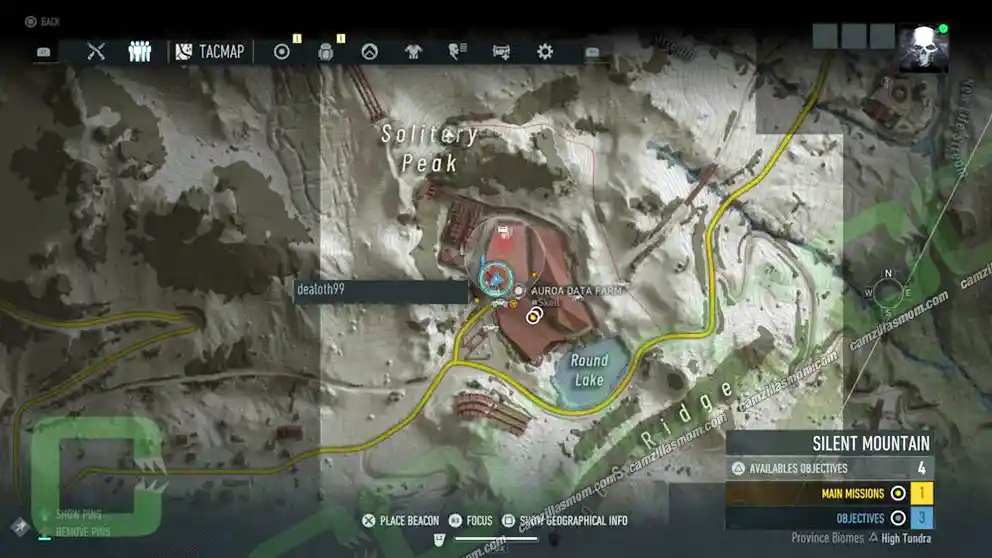Image resolution: width=992 pixels, height=558 pixels.
Task: Open the squad members tab
Action: (x=140, y=51)
